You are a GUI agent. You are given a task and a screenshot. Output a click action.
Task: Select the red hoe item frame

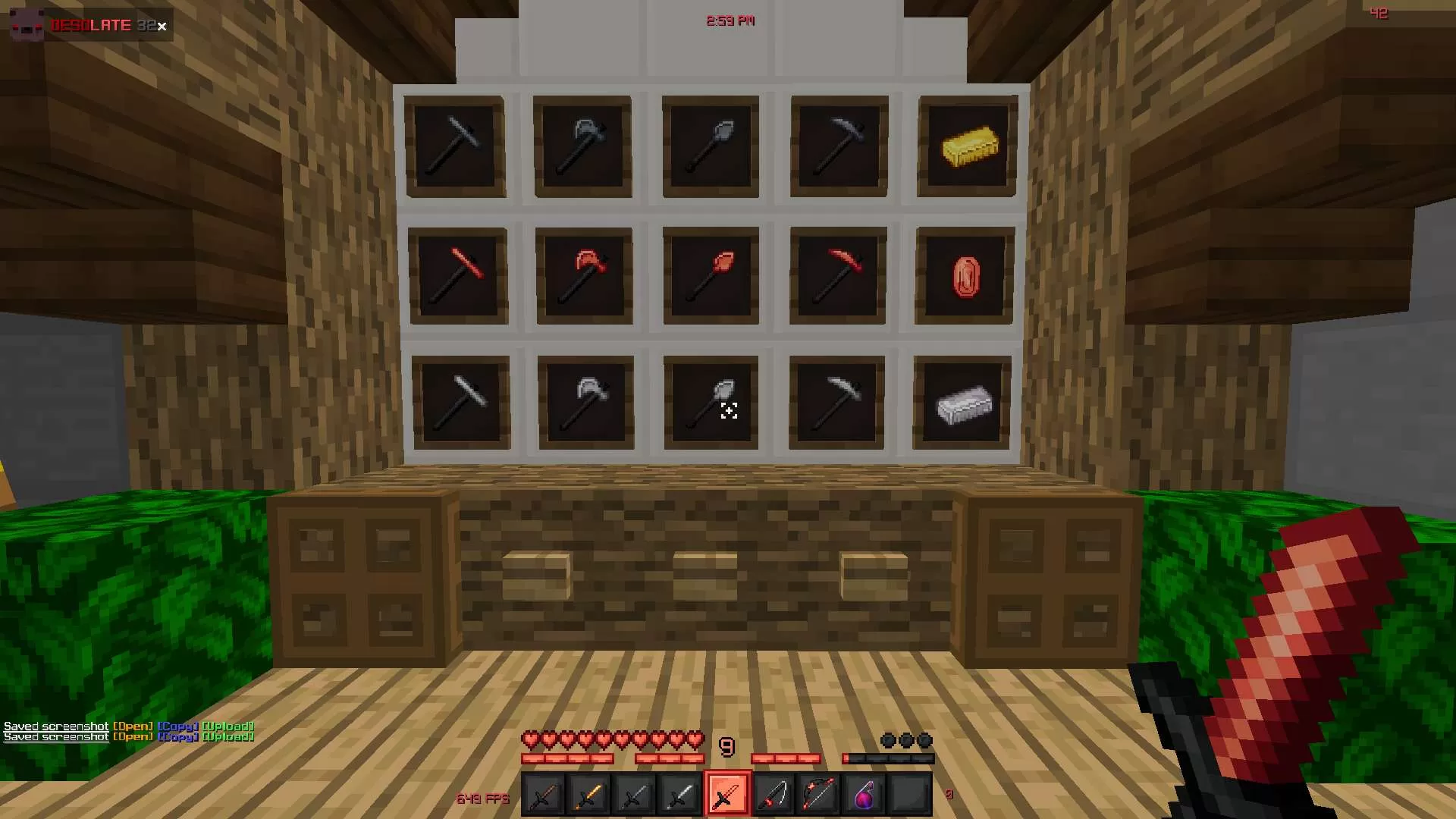pos(457,275)
